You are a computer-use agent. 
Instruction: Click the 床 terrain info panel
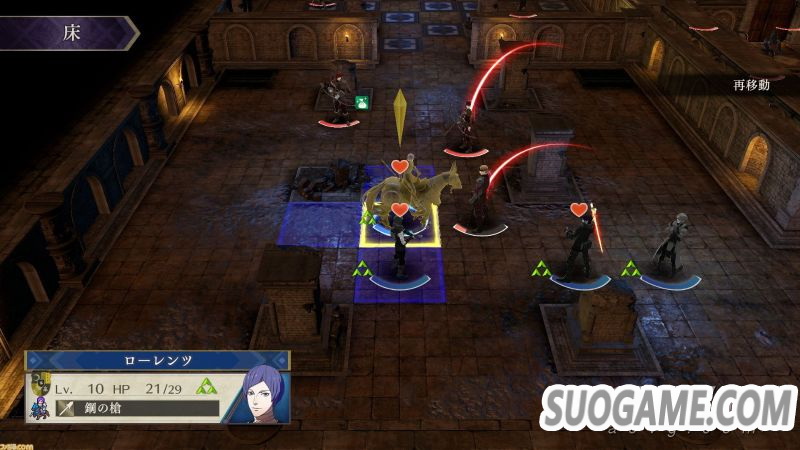[x=68, y=33]
